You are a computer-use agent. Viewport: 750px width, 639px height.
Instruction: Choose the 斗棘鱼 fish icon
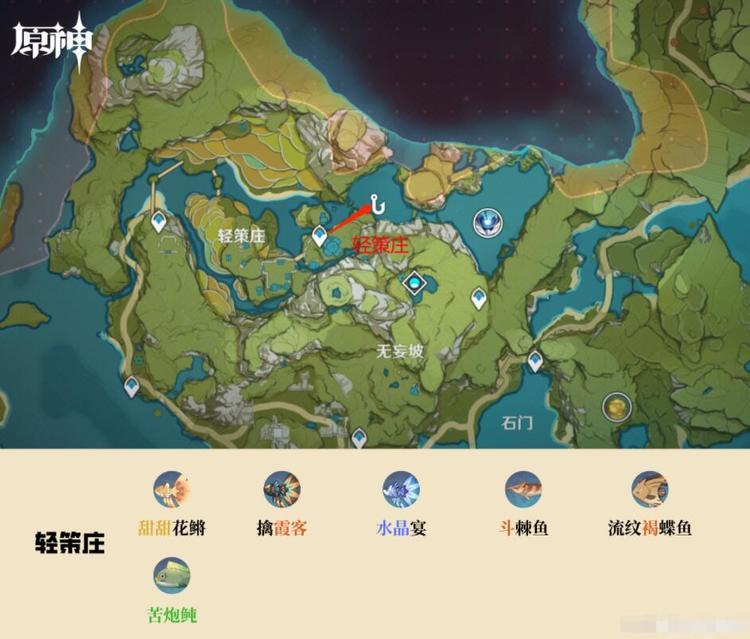524,490
